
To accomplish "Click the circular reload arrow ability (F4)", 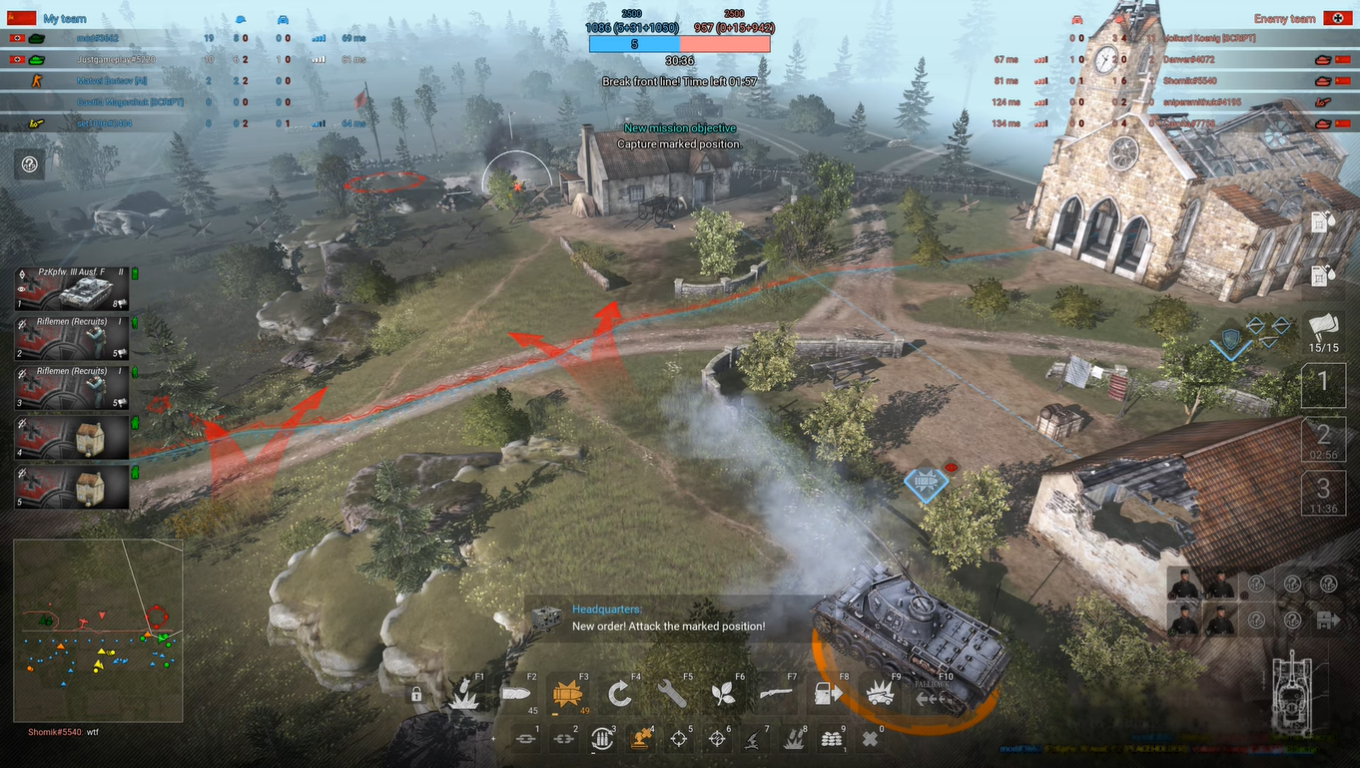I will coord(620,694).
